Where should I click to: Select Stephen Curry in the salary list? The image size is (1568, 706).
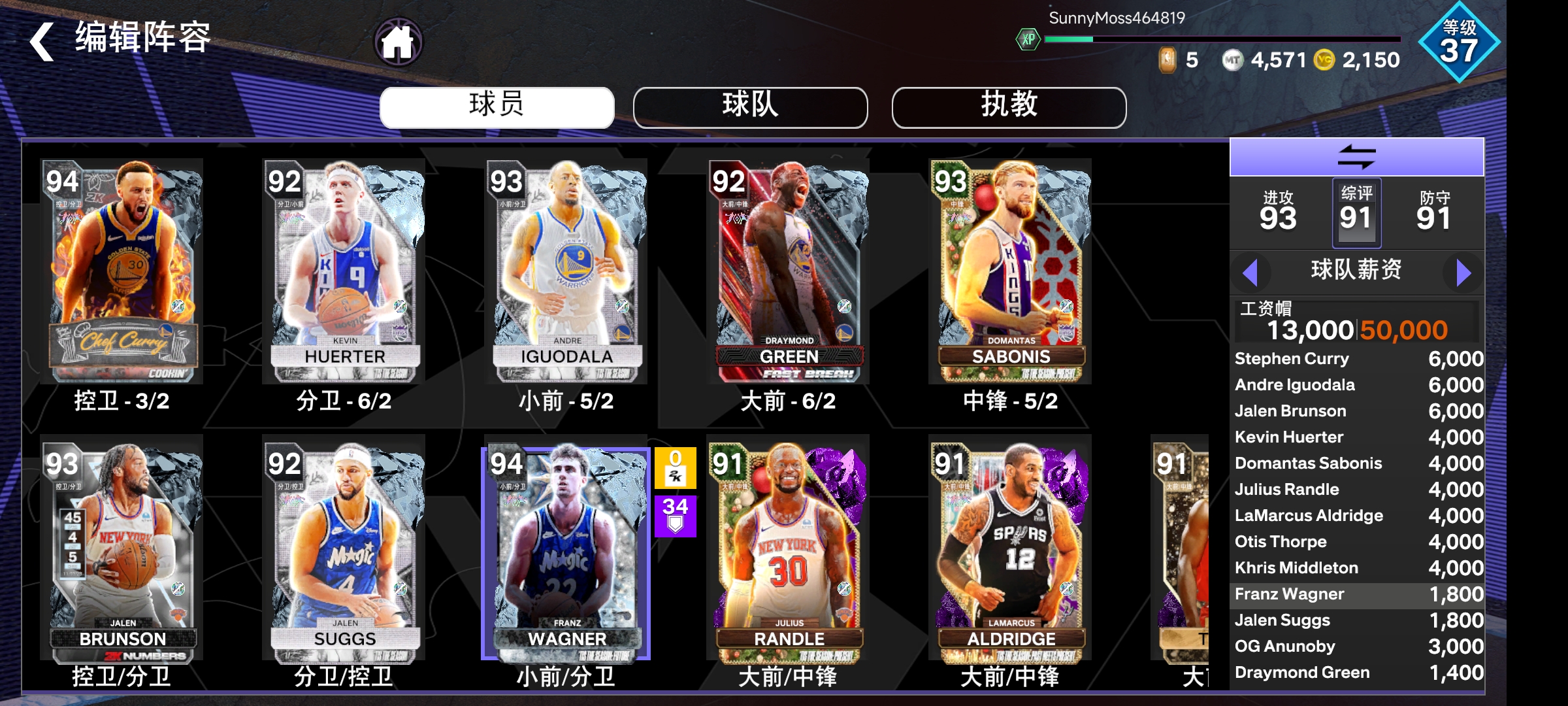click(1333, 358)
